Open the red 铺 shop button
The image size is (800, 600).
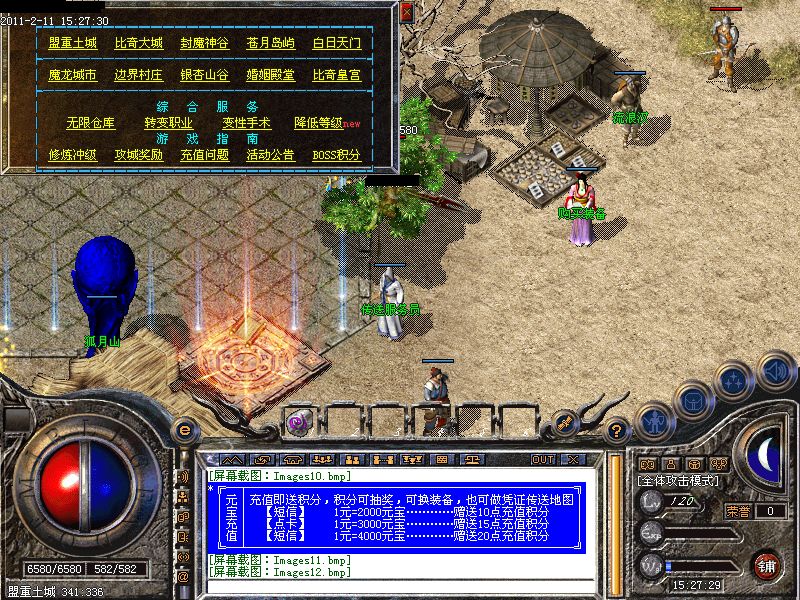tap(767, 565)
